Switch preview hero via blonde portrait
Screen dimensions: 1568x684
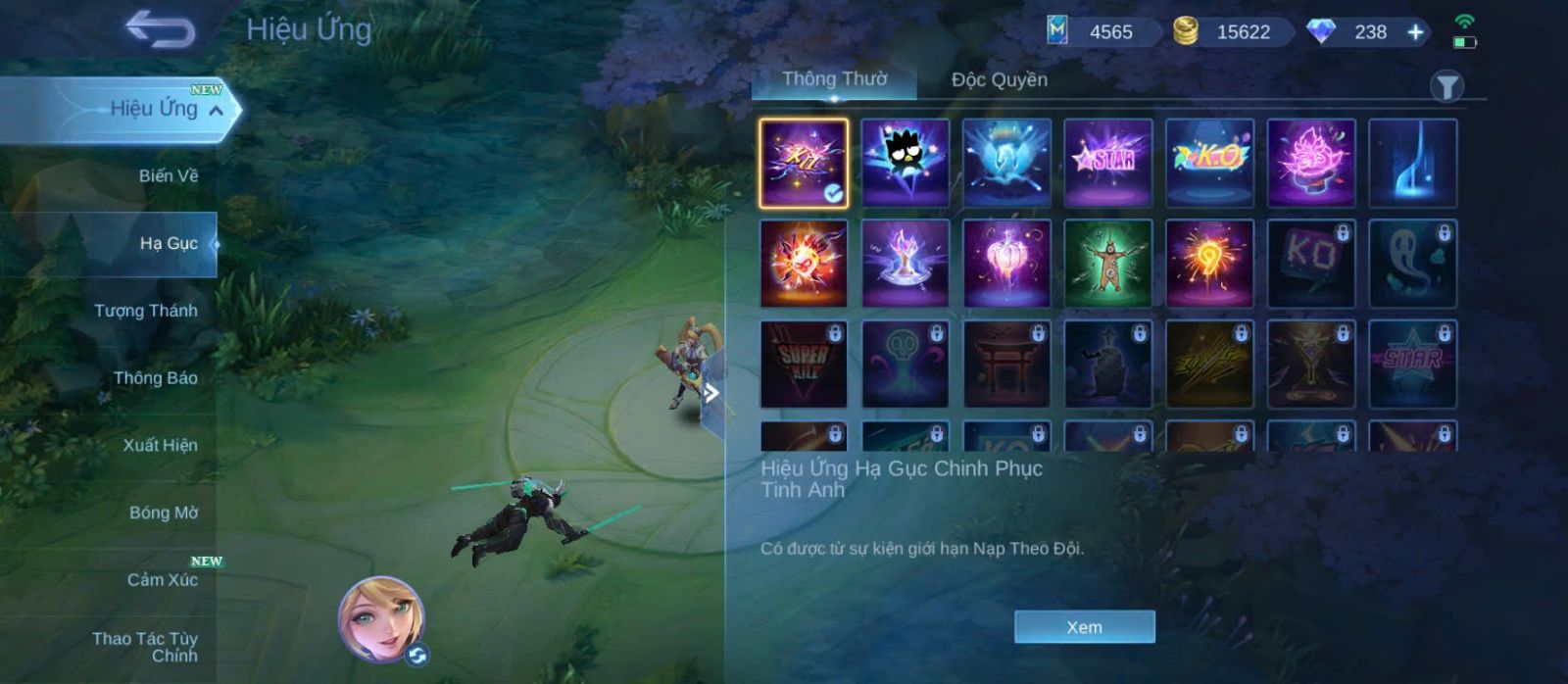coord(381,618)
